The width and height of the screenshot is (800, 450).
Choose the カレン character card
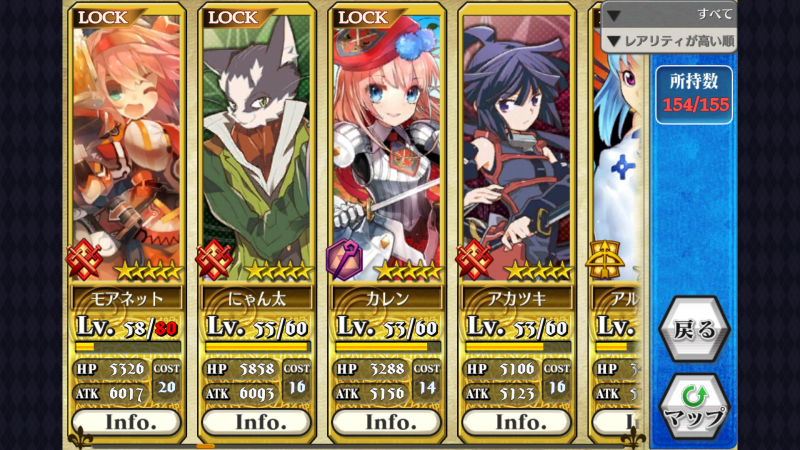tap(387, 150)
